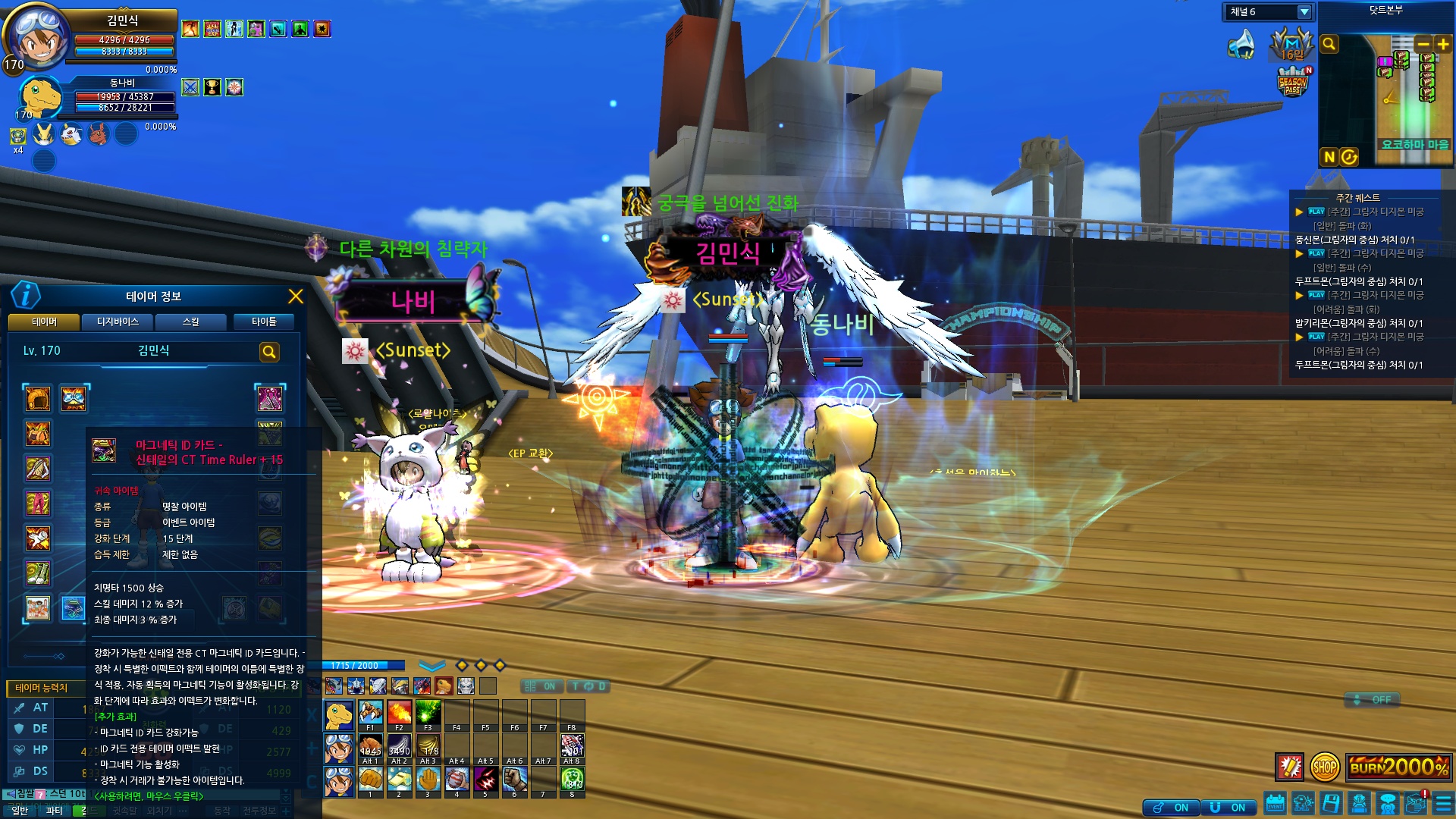Switch to the 디지바이스 tab
This screenshot has width=1456, height=819.
[x=118, y=322]
